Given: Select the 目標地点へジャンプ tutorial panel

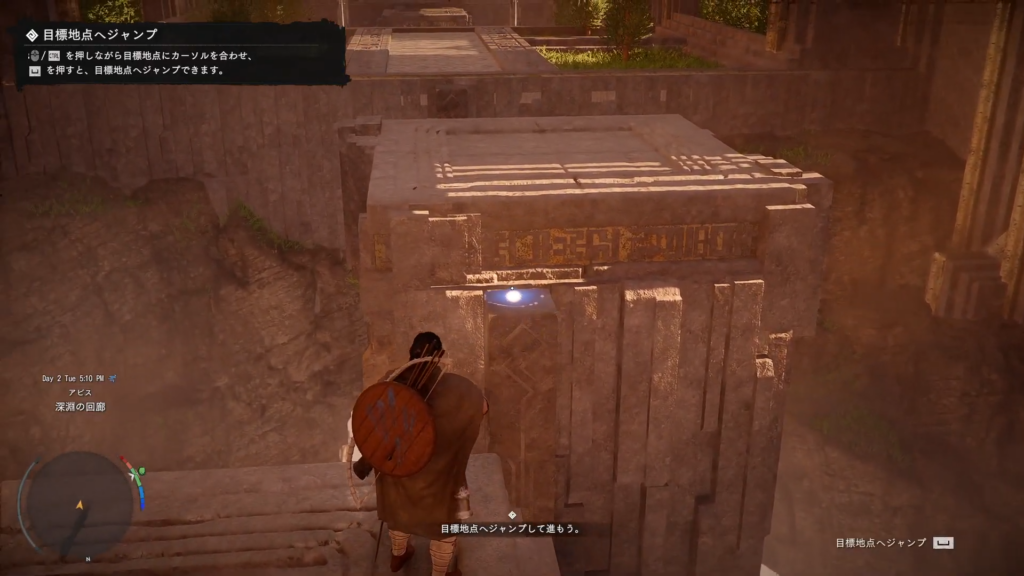Looking at the screenshot, I should [x=179, y=53].
